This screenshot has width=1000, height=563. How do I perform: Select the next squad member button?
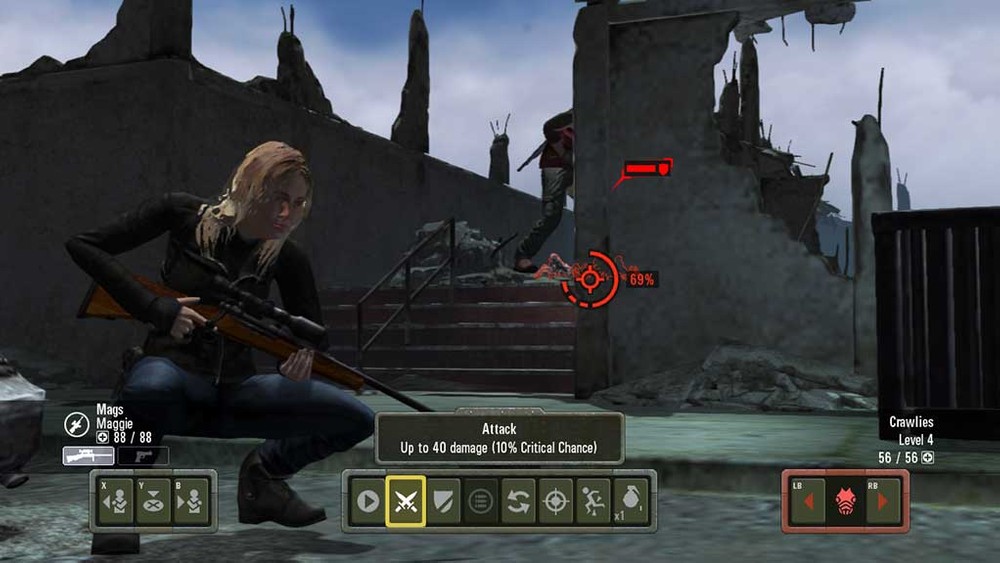click(x=189, y=501)
